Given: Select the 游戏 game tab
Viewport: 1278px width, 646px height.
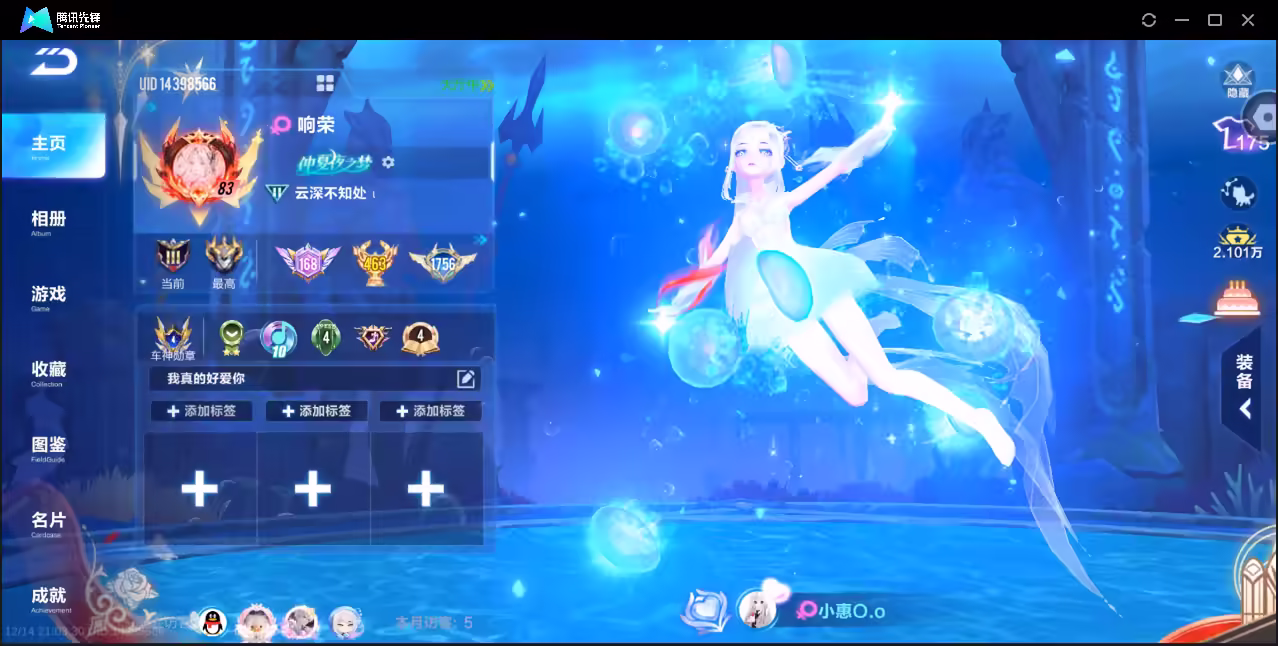Looking at the screenshot, I should 48,296.
